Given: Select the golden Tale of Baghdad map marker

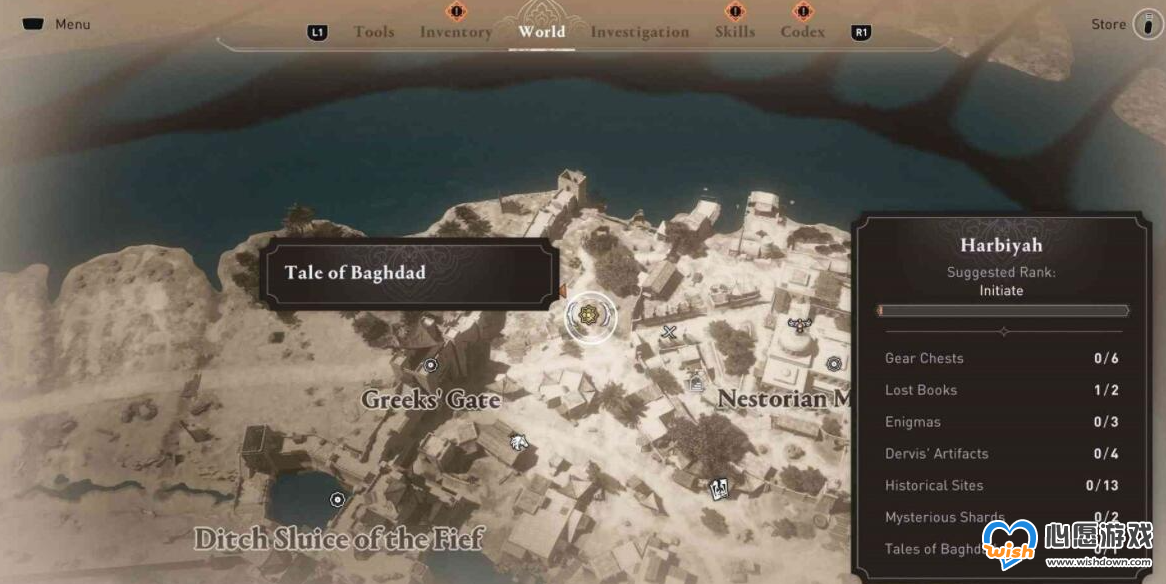Looking at the screenshot, I should pyautogui.click(x=590, y=317).
